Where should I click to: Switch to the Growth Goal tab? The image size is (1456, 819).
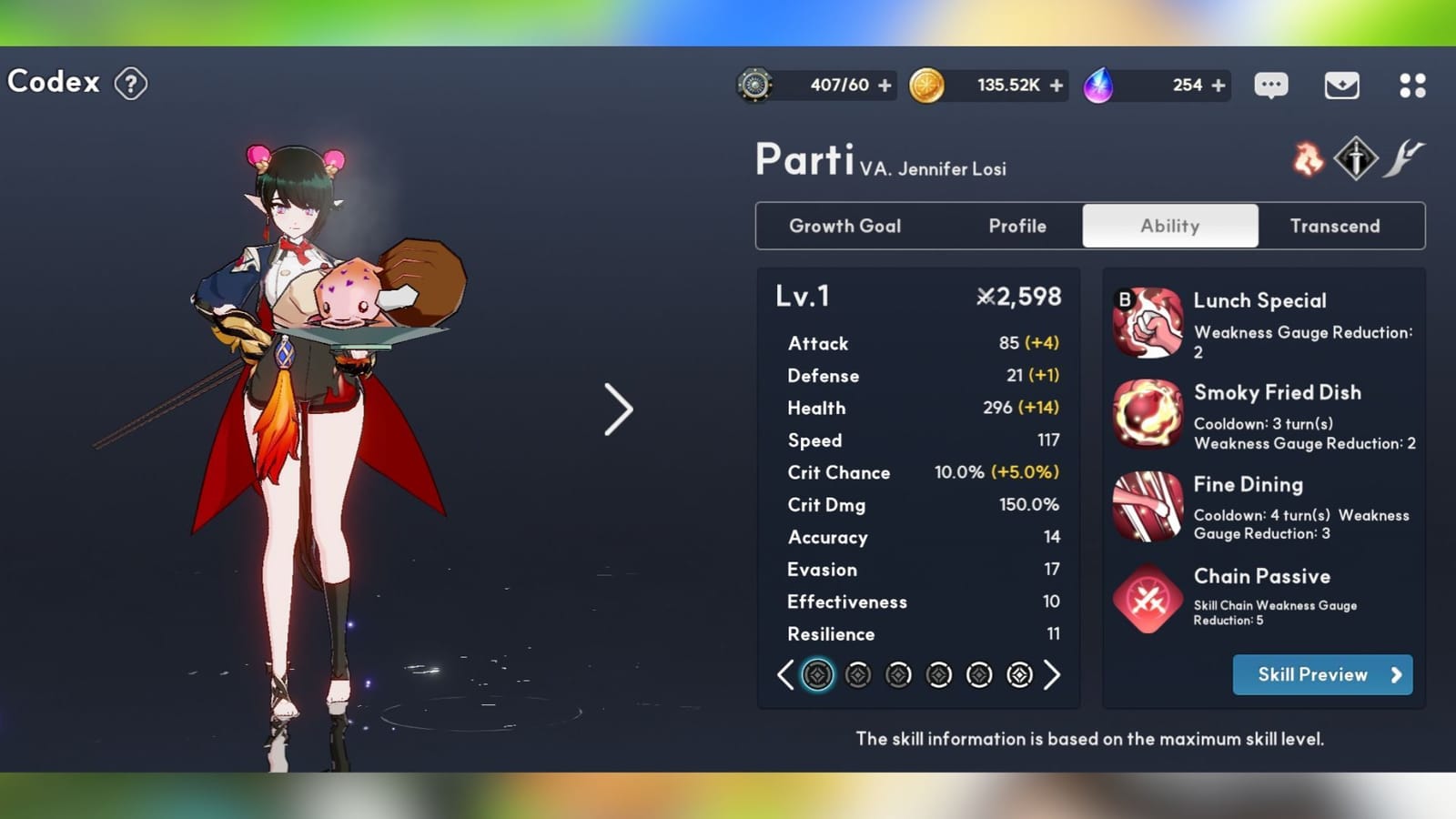coord(845,226)
